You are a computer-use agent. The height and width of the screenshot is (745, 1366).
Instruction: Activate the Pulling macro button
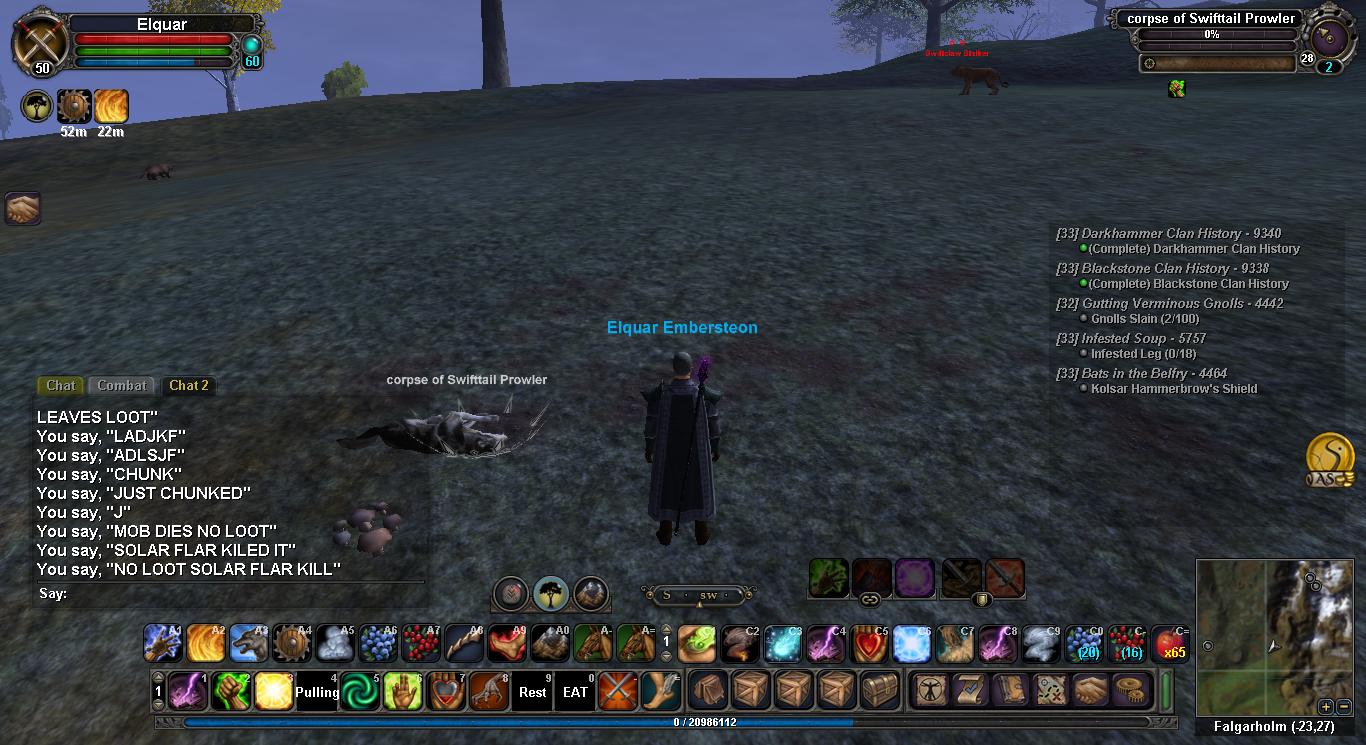(317, 691)
